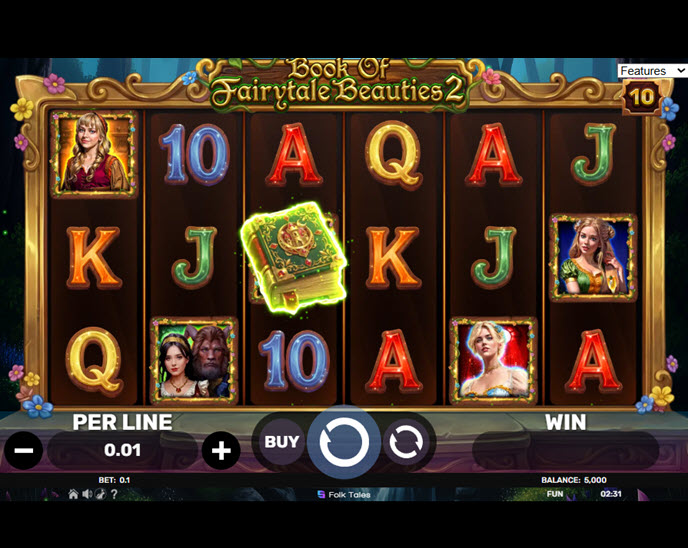Increase the per line bet with plus

(x=221, y=451)
